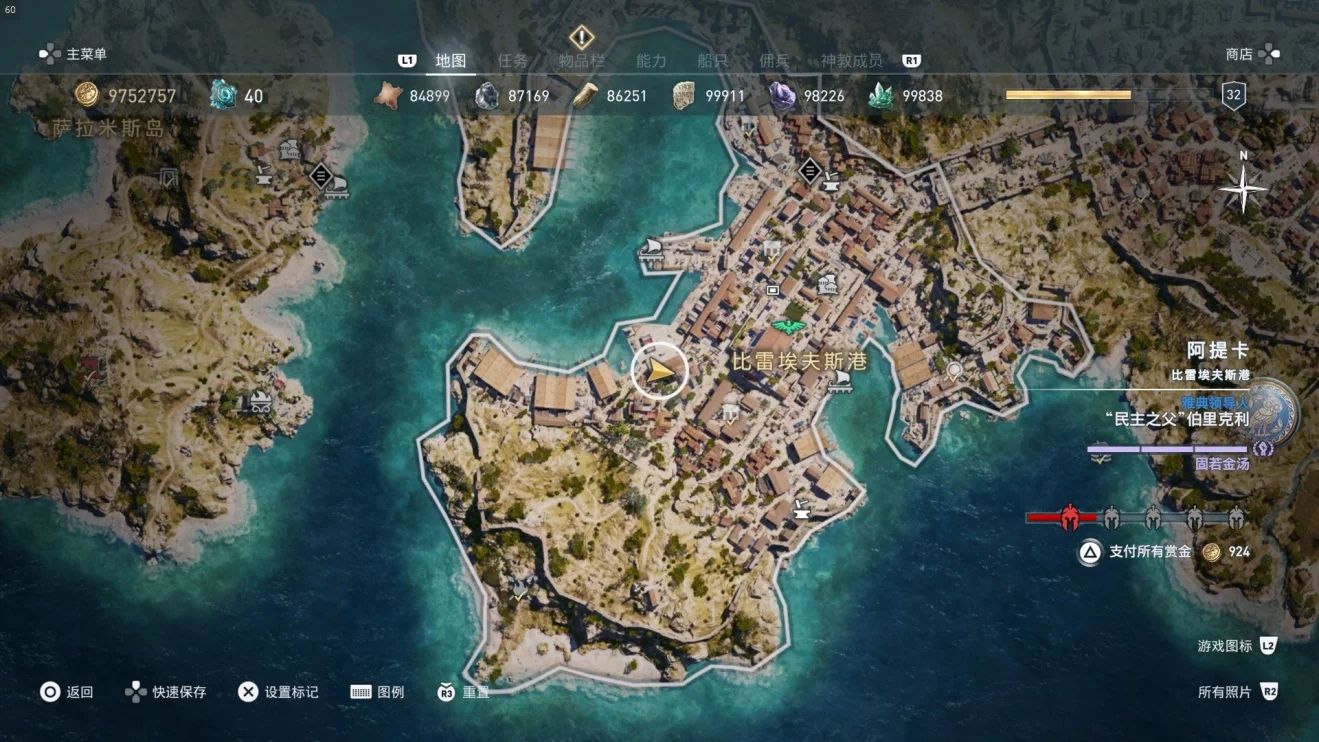Show the 佣兵 (Mercenaries) tab
Image resolution: width=1319 pixels, height=742 pixels.
coord(775,60)
